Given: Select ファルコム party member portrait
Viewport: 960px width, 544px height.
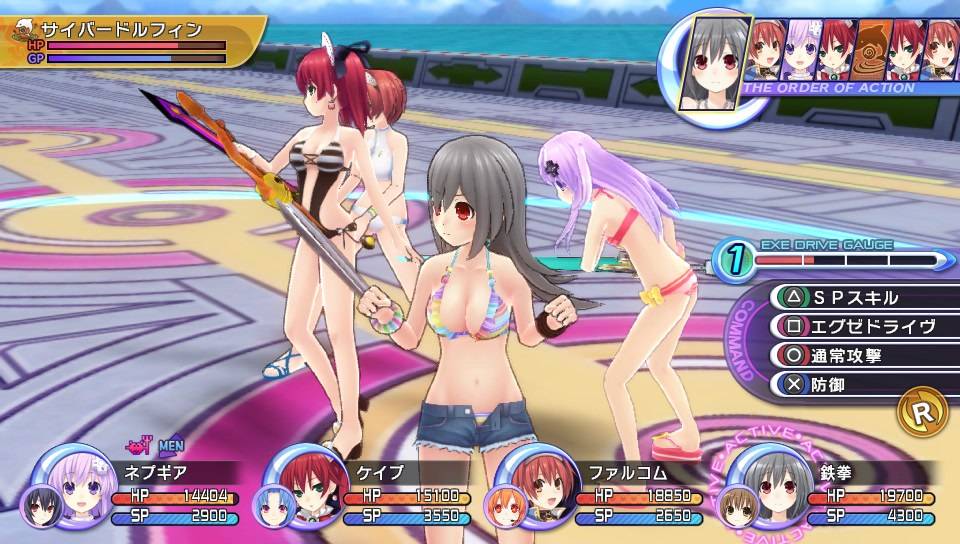Looking at the screenshot, I should 537,484.
